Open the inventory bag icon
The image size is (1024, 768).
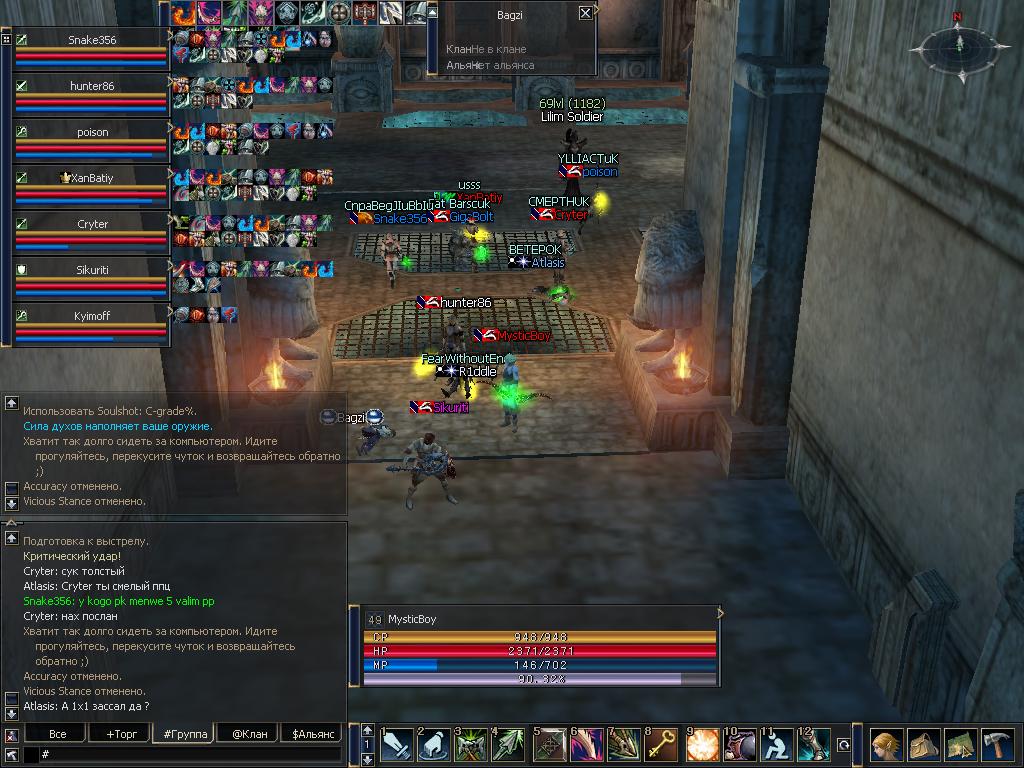click(924, 746)
